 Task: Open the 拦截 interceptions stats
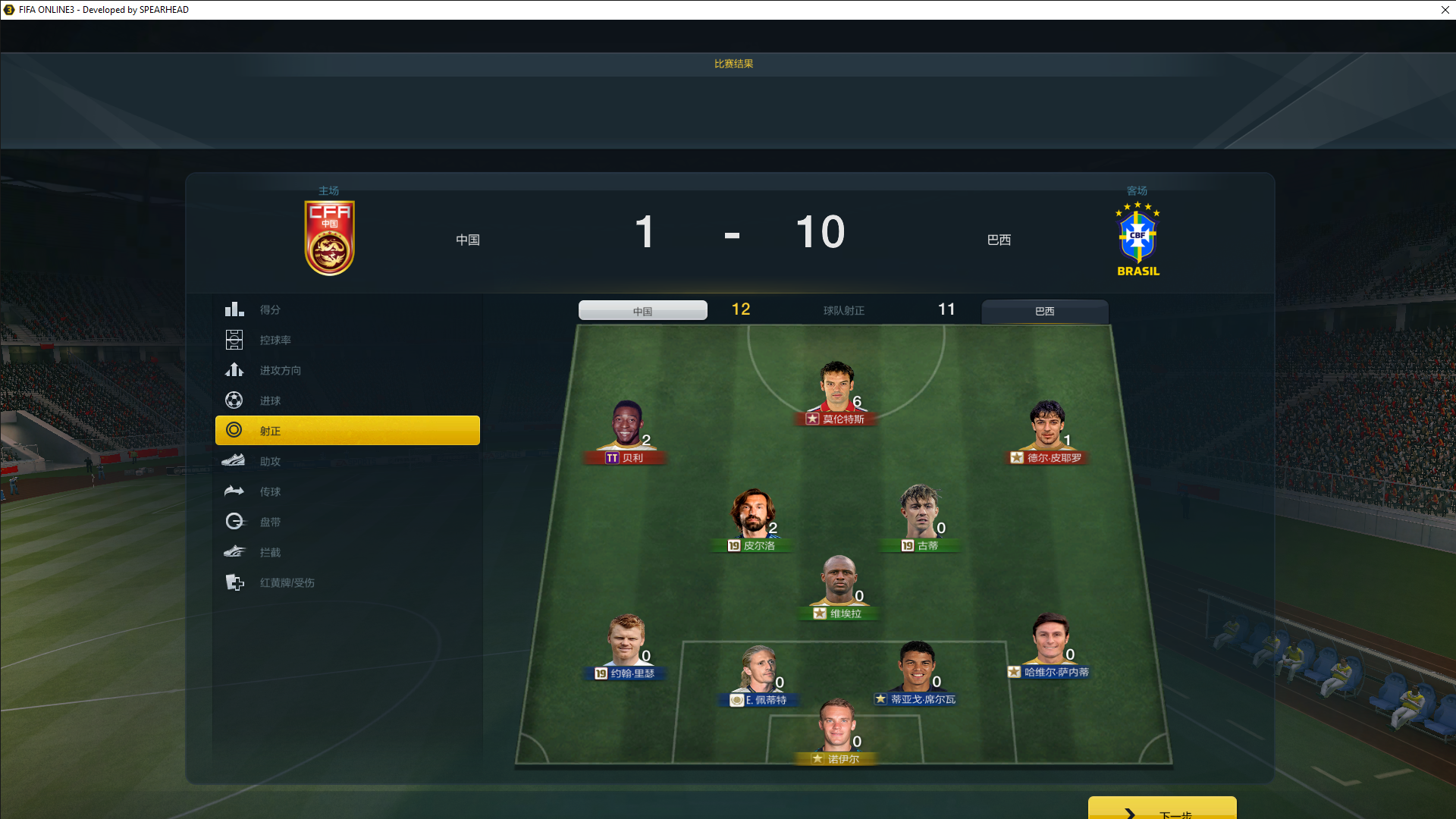pyautogui.click(x=270, y=552)
